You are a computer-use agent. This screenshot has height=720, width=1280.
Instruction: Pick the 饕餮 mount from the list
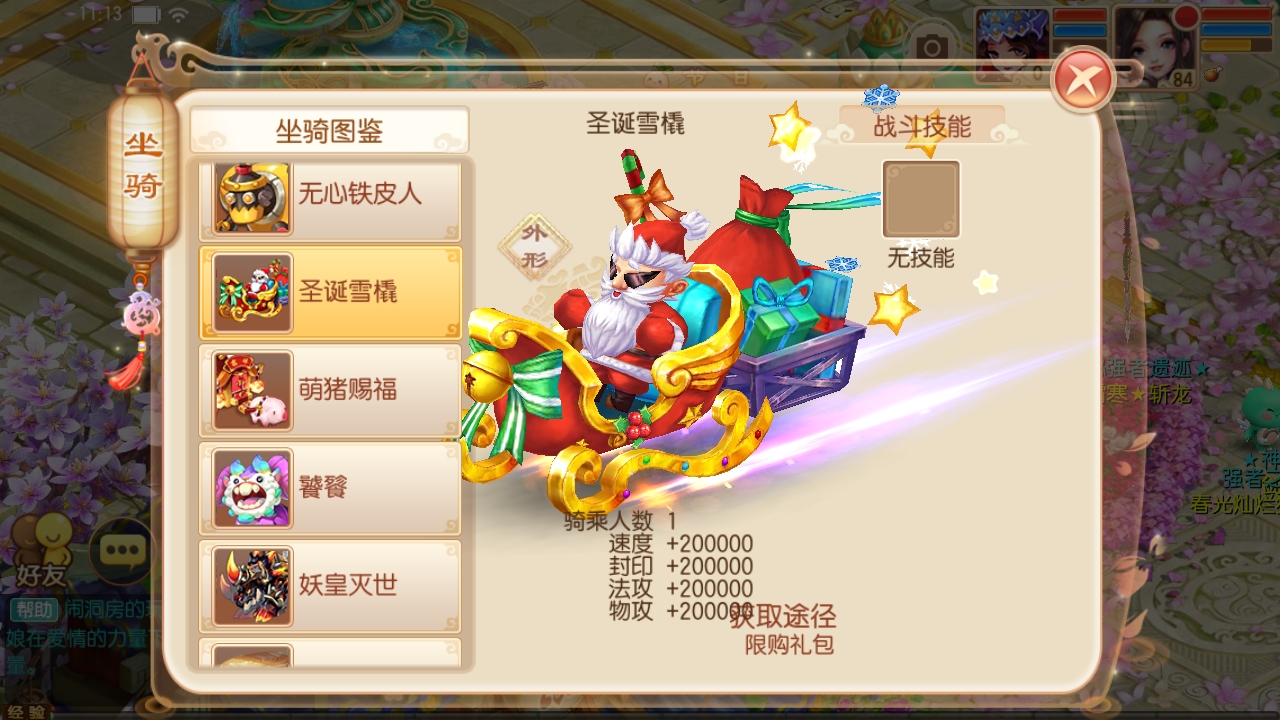(x=330, y=487)
